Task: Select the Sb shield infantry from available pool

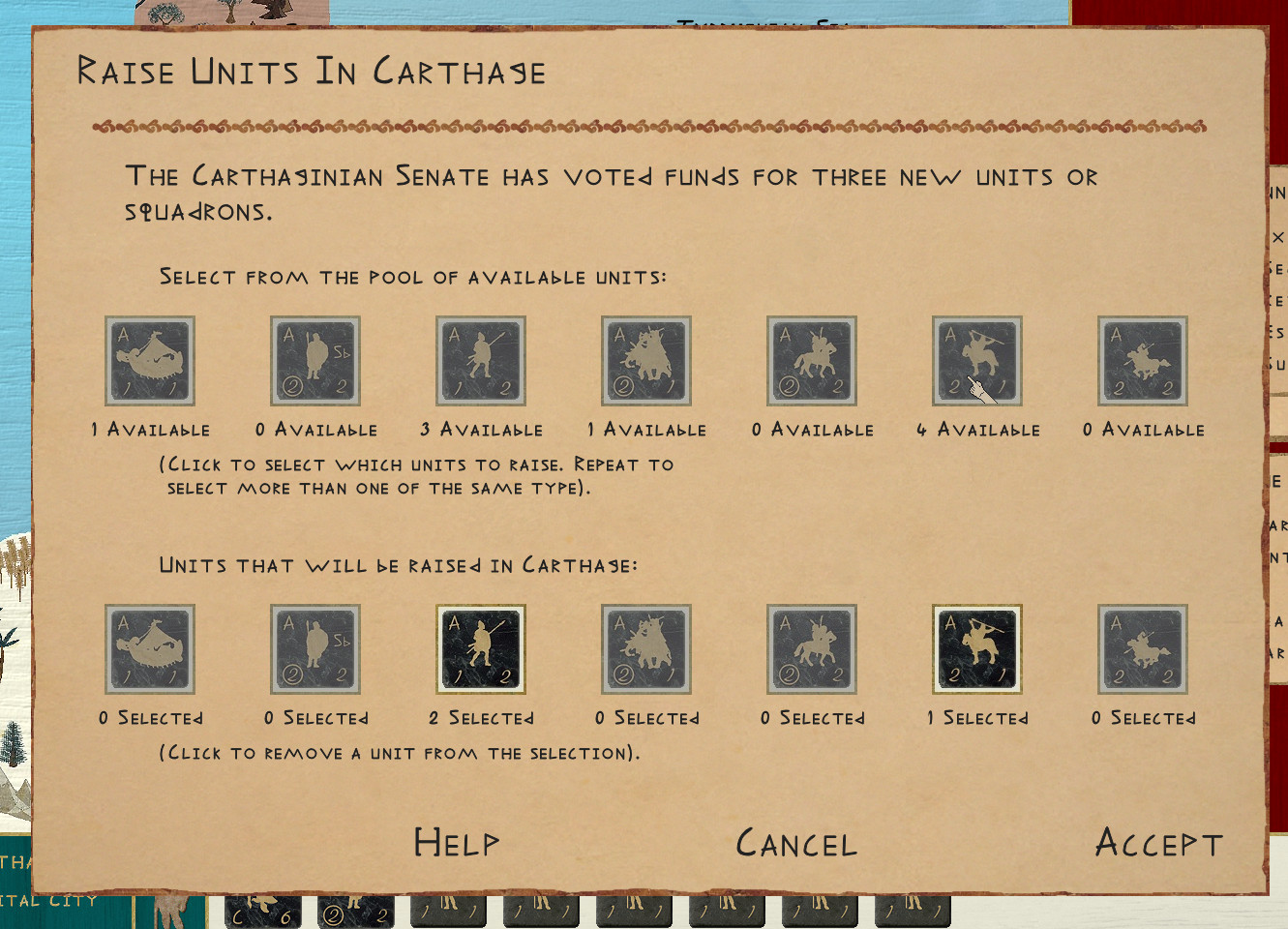Action: tap(315, 361)
